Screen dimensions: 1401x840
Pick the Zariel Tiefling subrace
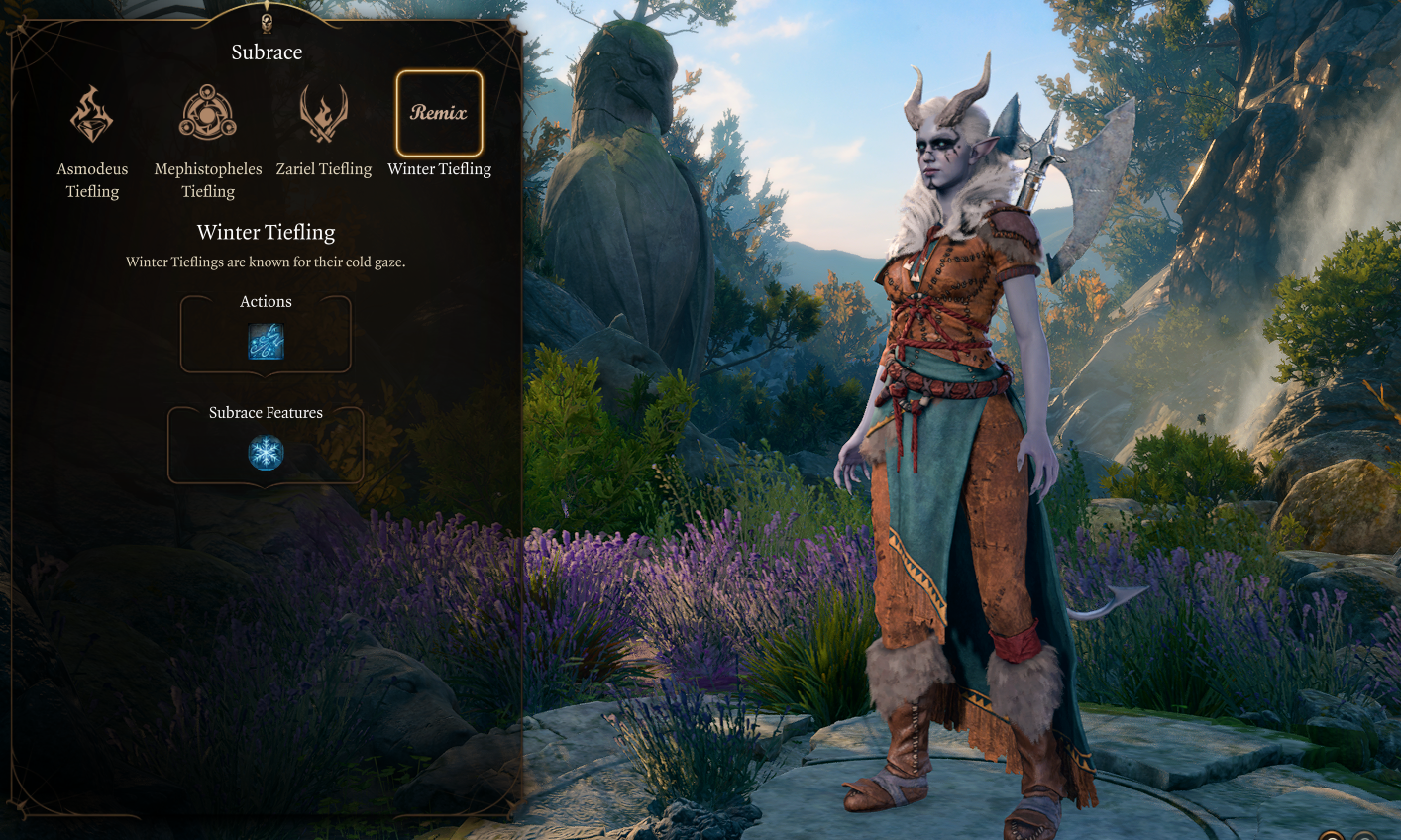tap(323, 115)
